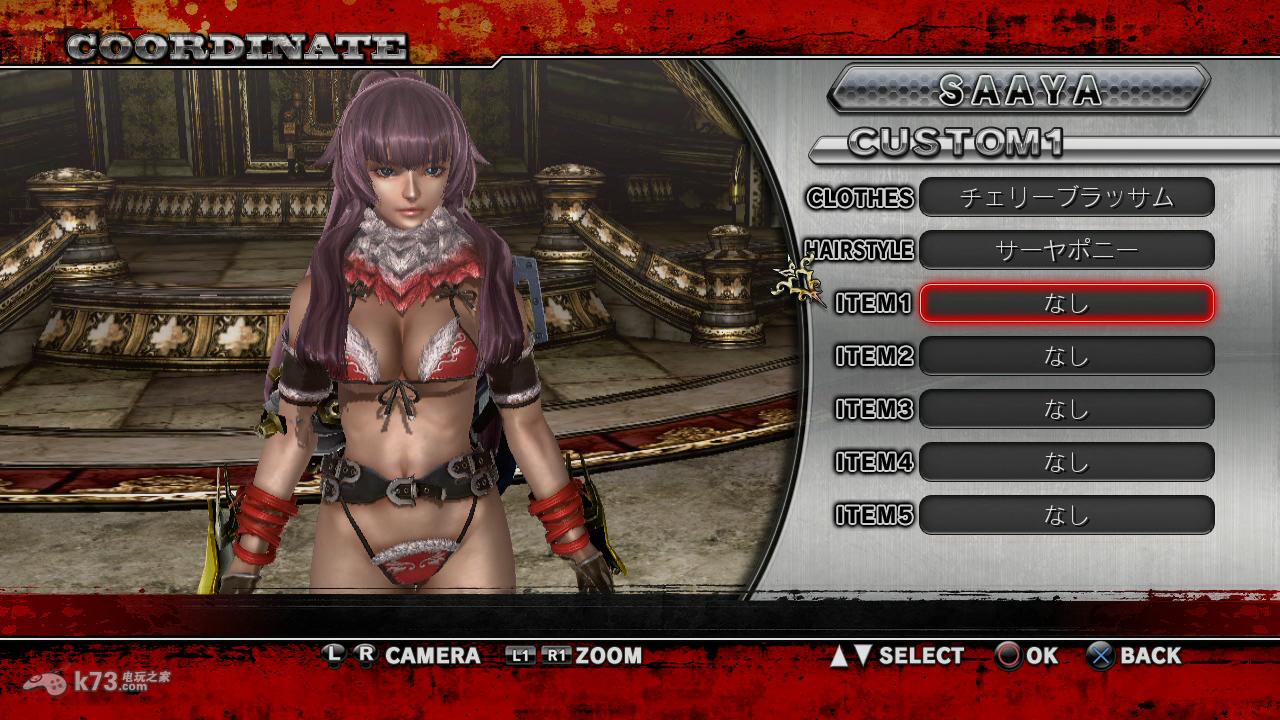This screenshot has width=1280, height=720.
Task: Select the CUSTOM1 preset header
Action: (955, 143)
